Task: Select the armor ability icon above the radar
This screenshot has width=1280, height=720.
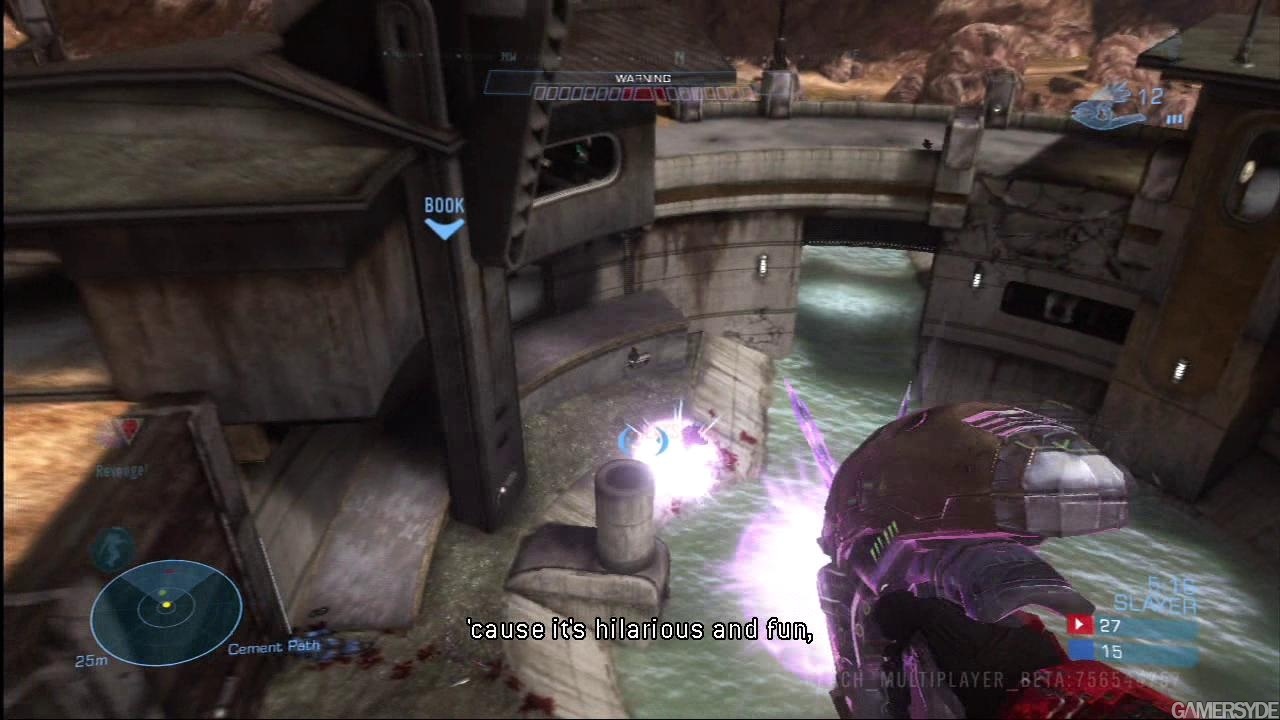Action: click(x=113, y=547)
